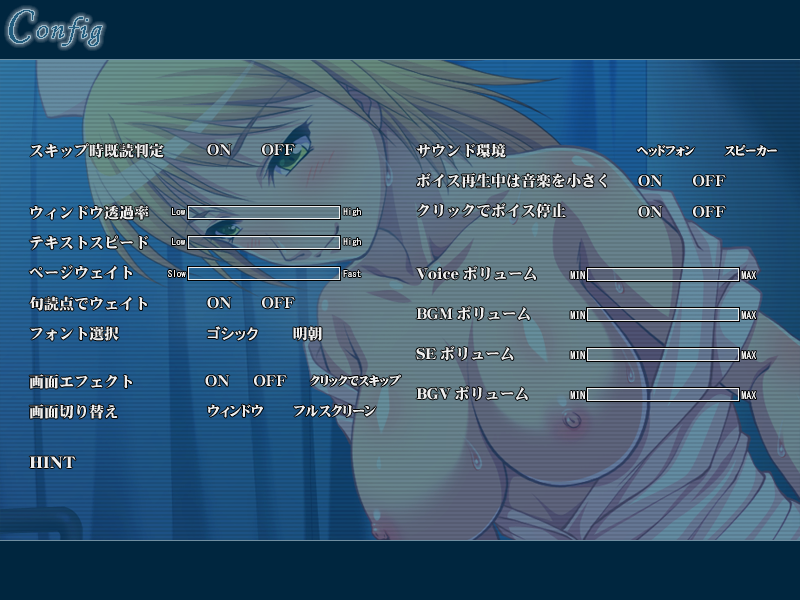Switch to fullscreen (フルスクリーン) display mode

[334, 411]
